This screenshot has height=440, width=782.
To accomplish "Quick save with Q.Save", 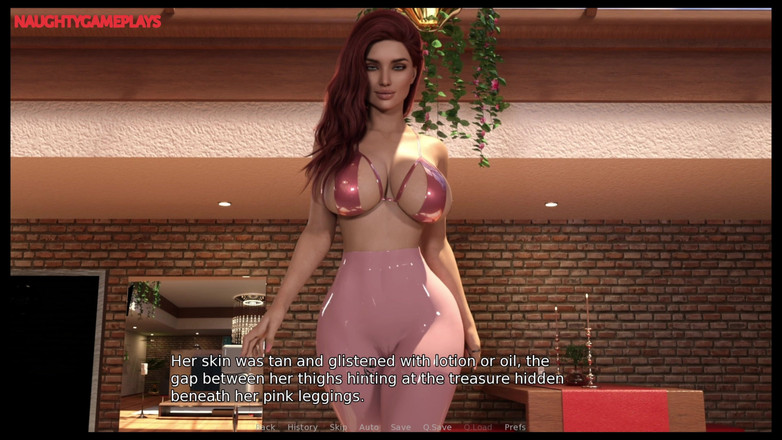I will tap(437, 427).
